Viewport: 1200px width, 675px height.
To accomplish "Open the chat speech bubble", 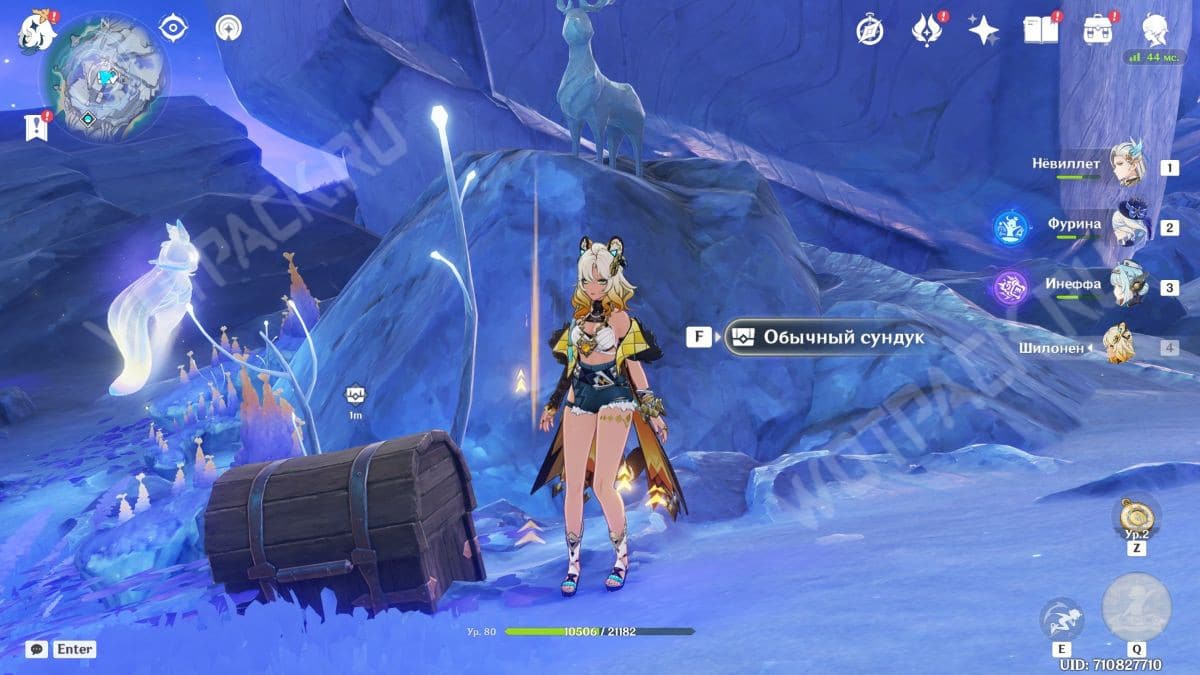I will (37, 649).
